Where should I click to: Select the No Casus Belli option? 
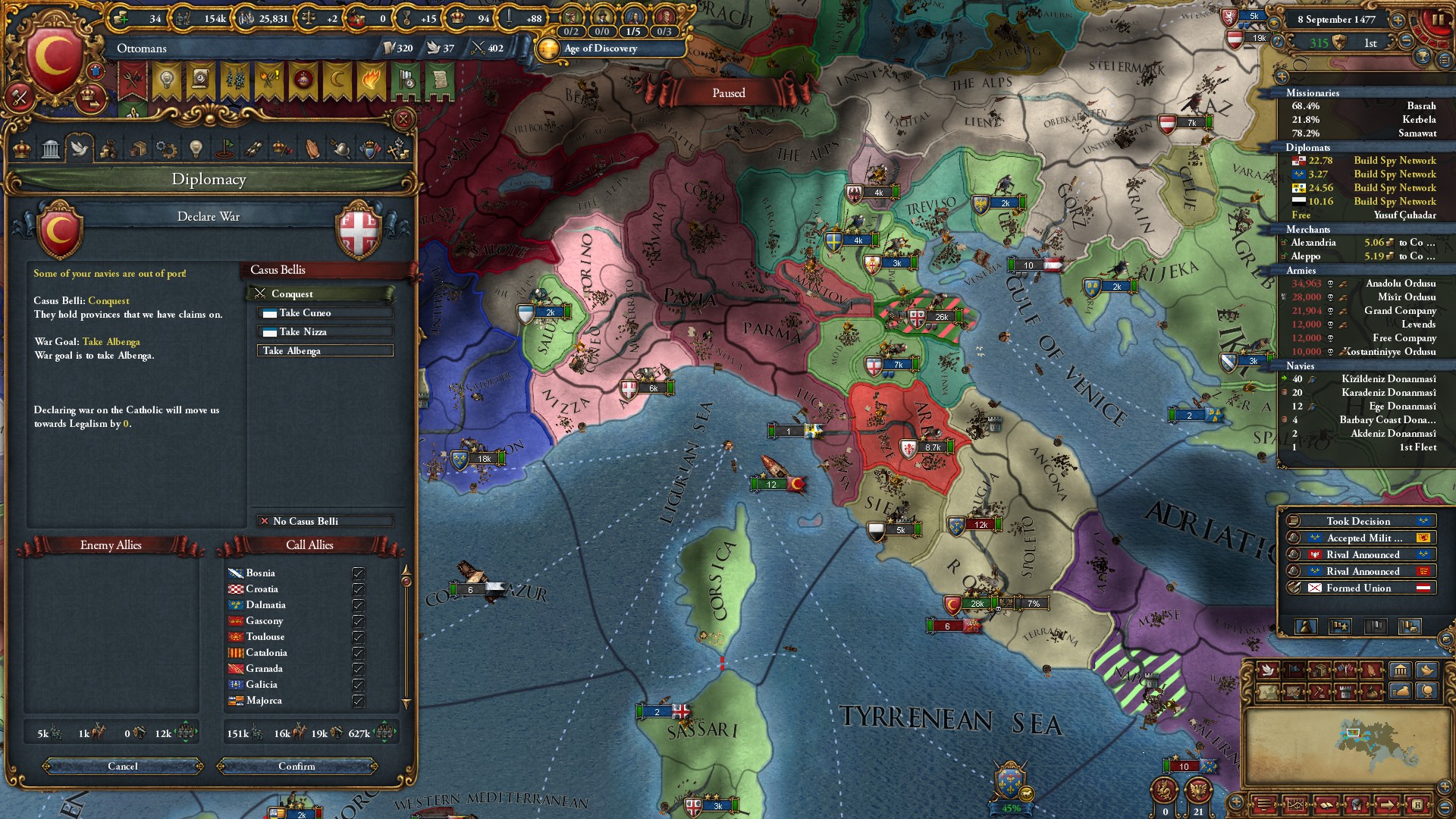[x=325, y=521]
